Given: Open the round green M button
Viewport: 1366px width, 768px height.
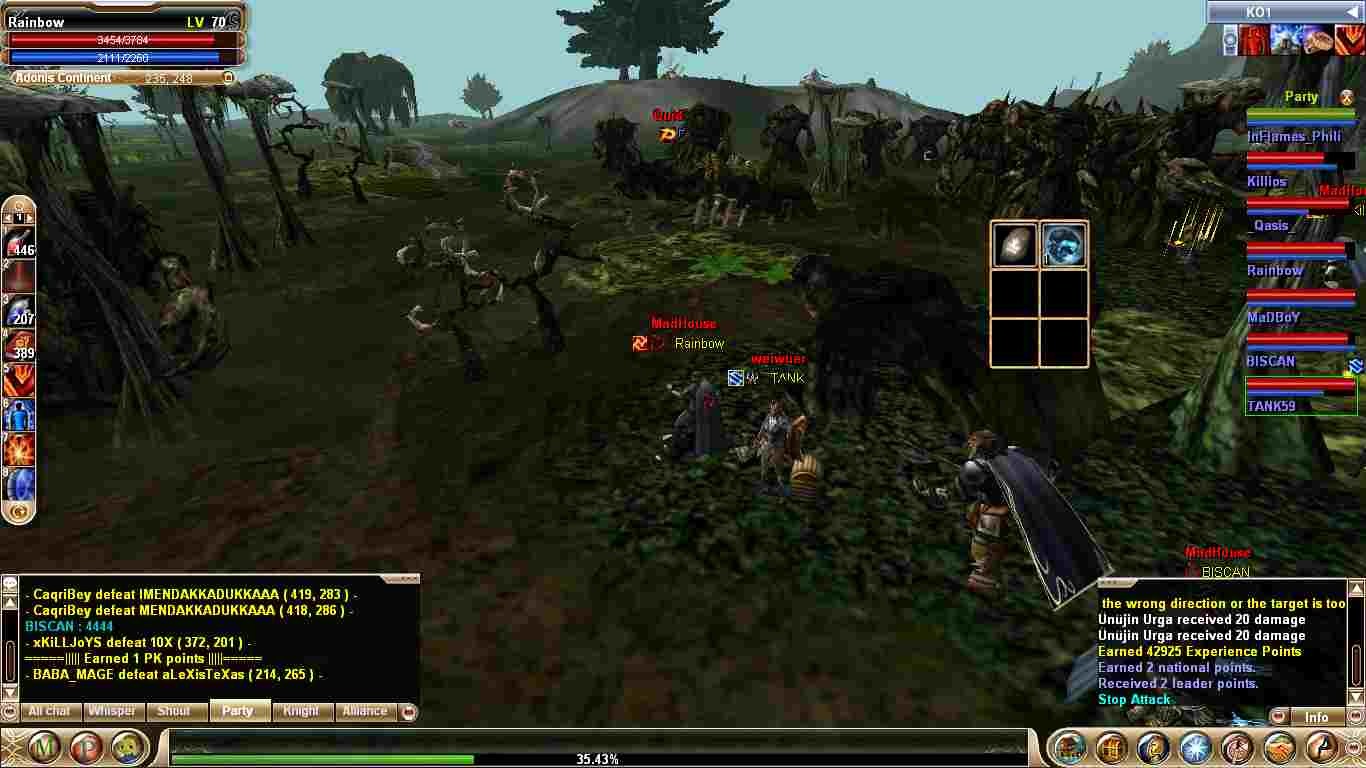Looking at the screenshot, I should coord(44,747).
